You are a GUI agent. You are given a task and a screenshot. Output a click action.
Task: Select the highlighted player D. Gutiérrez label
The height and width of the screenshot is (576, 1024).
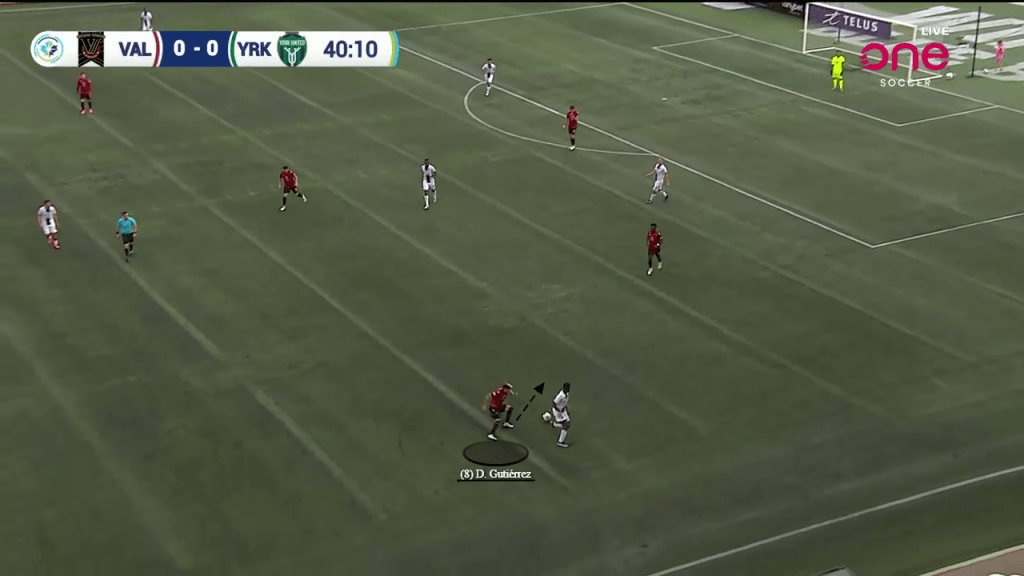(496, 474)
